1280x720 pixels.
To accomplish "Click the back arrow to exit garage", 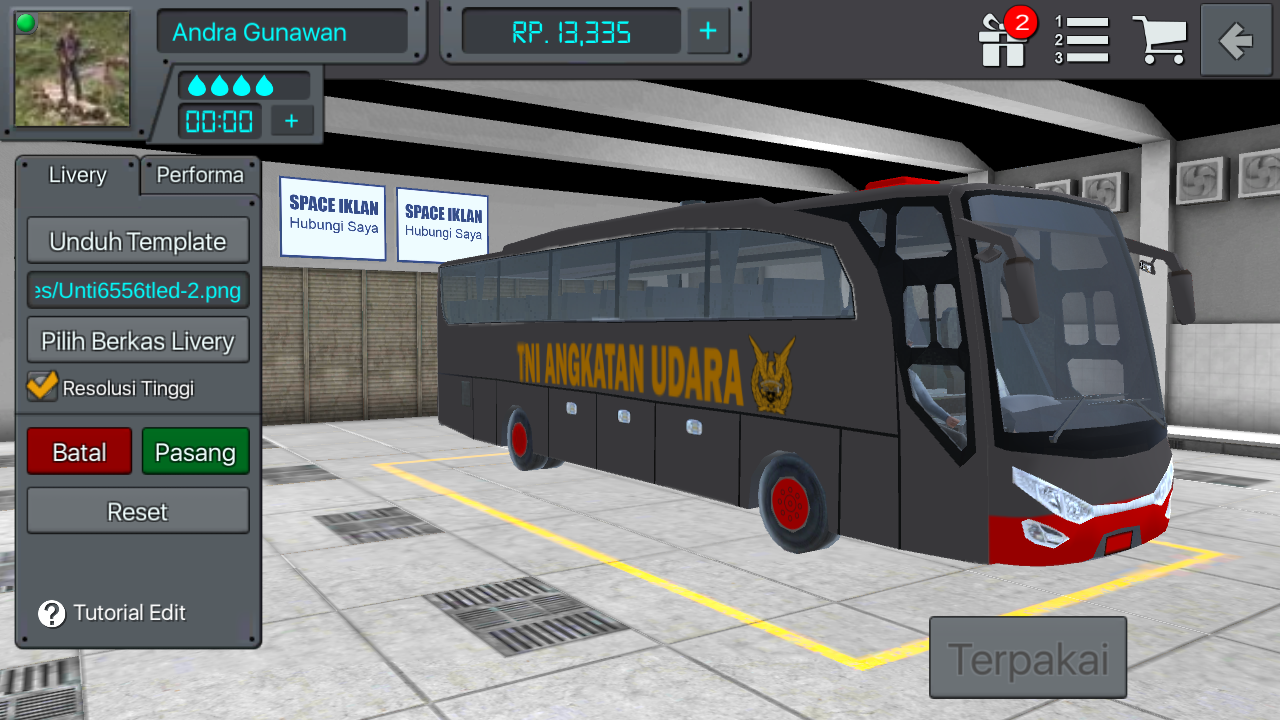I will (x=1235, y=41).
